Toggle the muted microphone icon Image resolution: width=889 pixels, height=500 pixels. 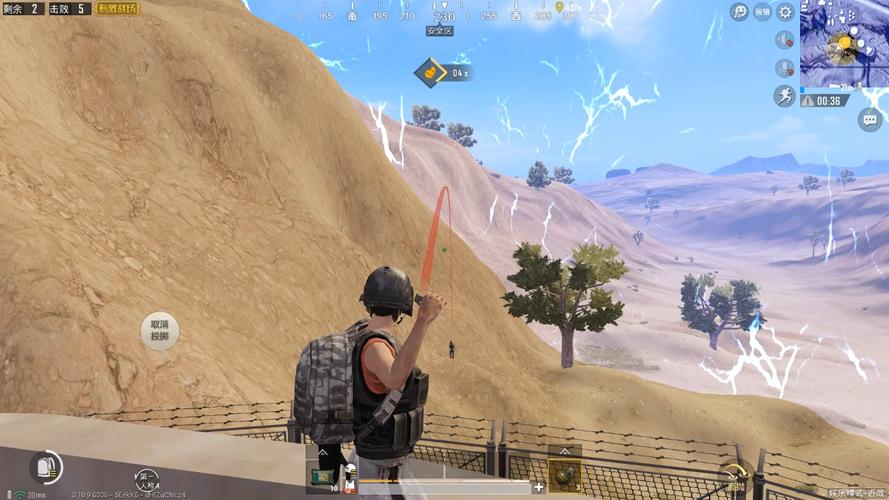pyautogui.click(x=785, y=68)
